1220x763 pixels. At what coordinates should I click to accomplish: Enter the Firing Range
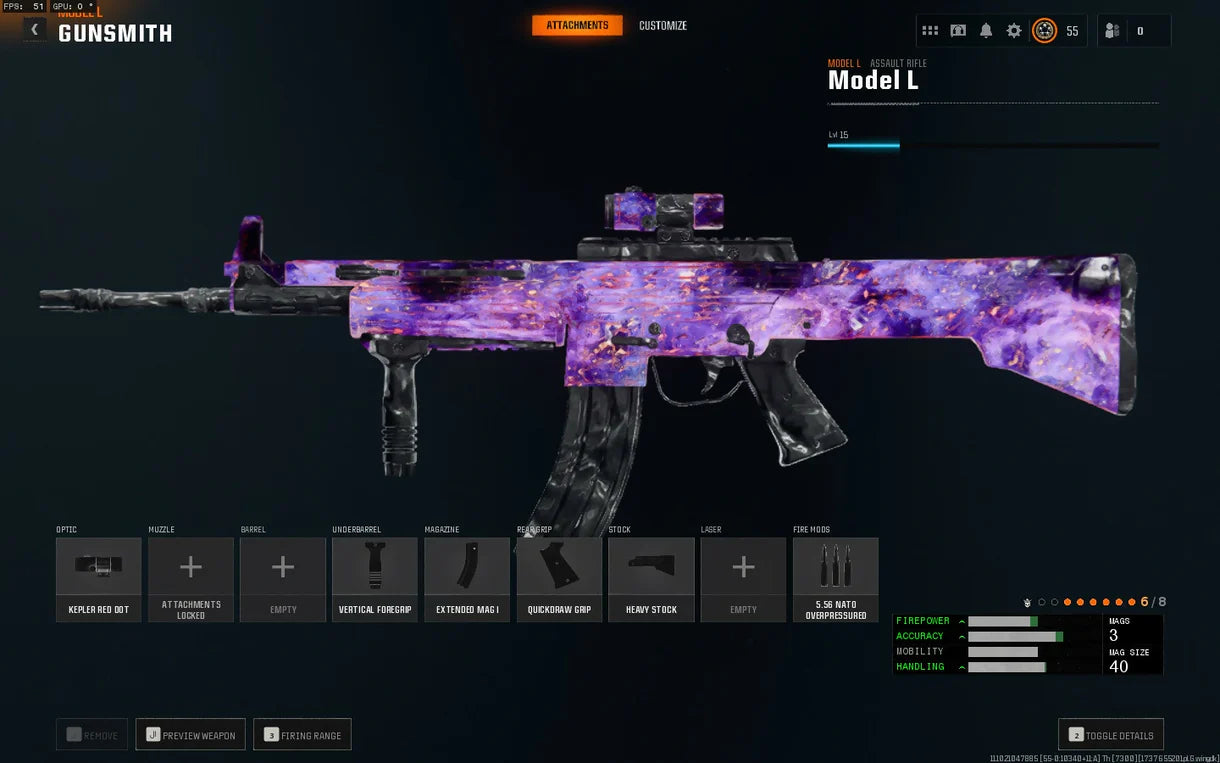tap(302, 735)
